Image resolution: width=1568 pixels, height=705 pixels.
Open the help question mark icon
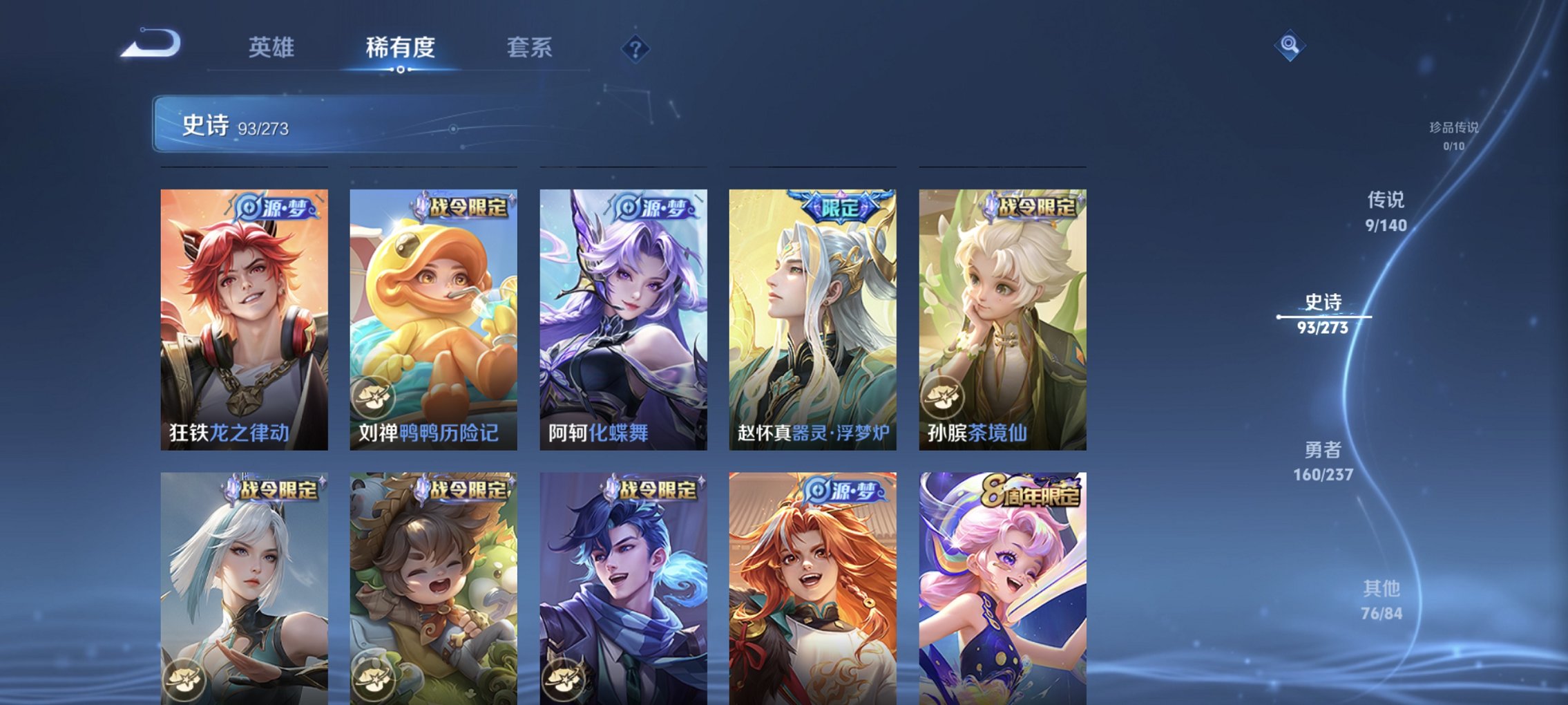[x=636, y=49]
